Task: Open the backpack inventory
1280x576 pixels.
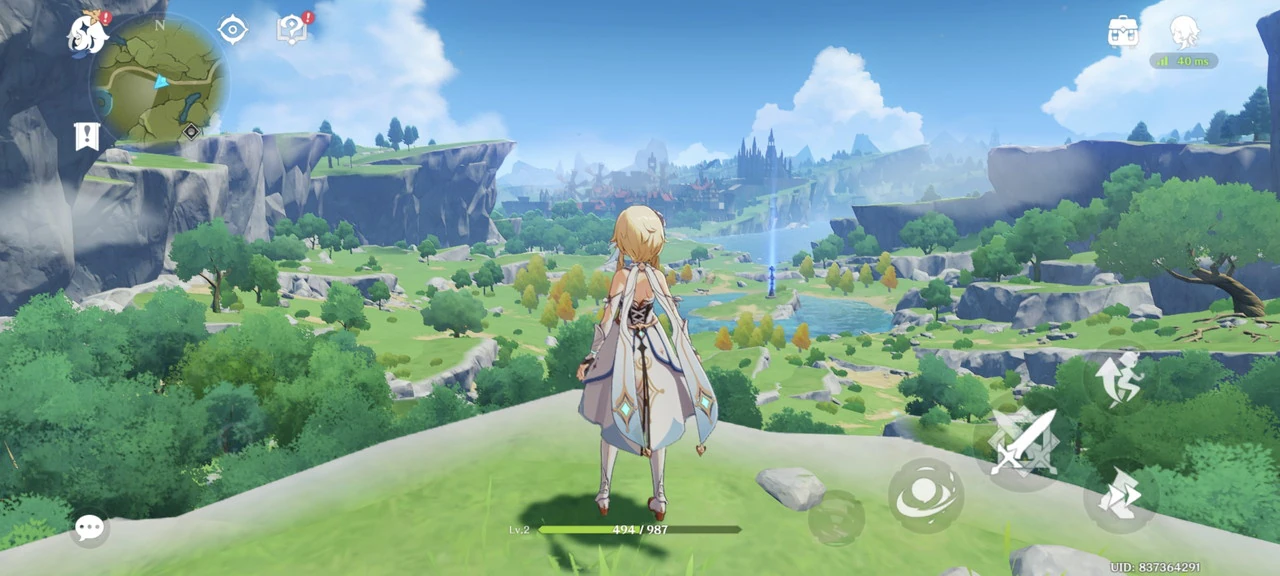Action: 1123,31
